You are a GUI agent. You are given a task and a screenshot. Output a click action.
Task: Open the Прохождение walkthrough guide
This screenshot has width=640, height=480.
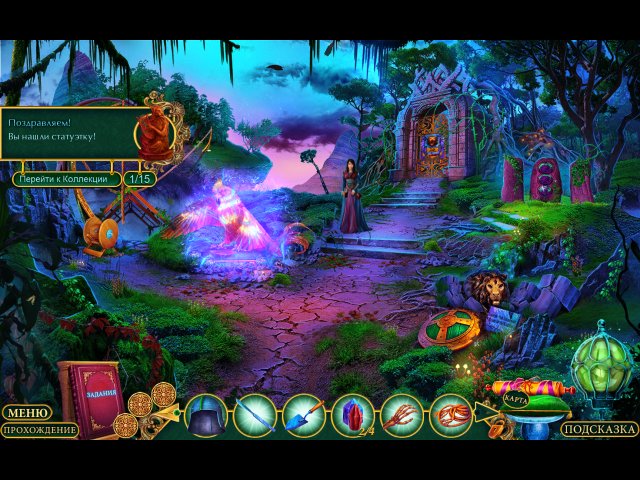coord(39,430)
